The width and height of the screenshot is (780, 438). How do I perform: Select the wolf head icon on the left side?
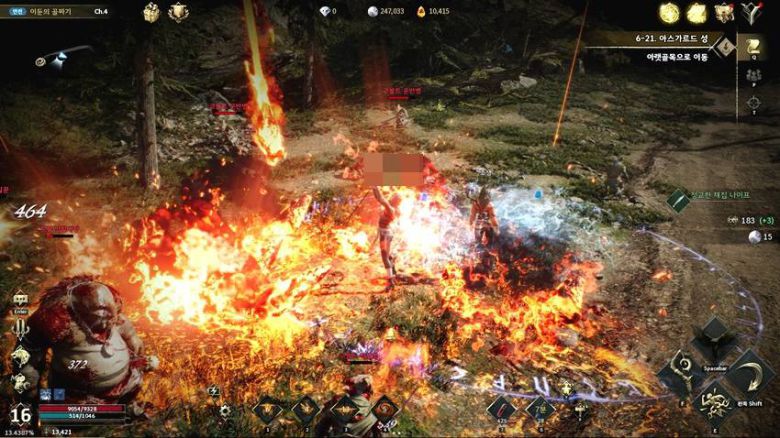(x=20, y=356)
